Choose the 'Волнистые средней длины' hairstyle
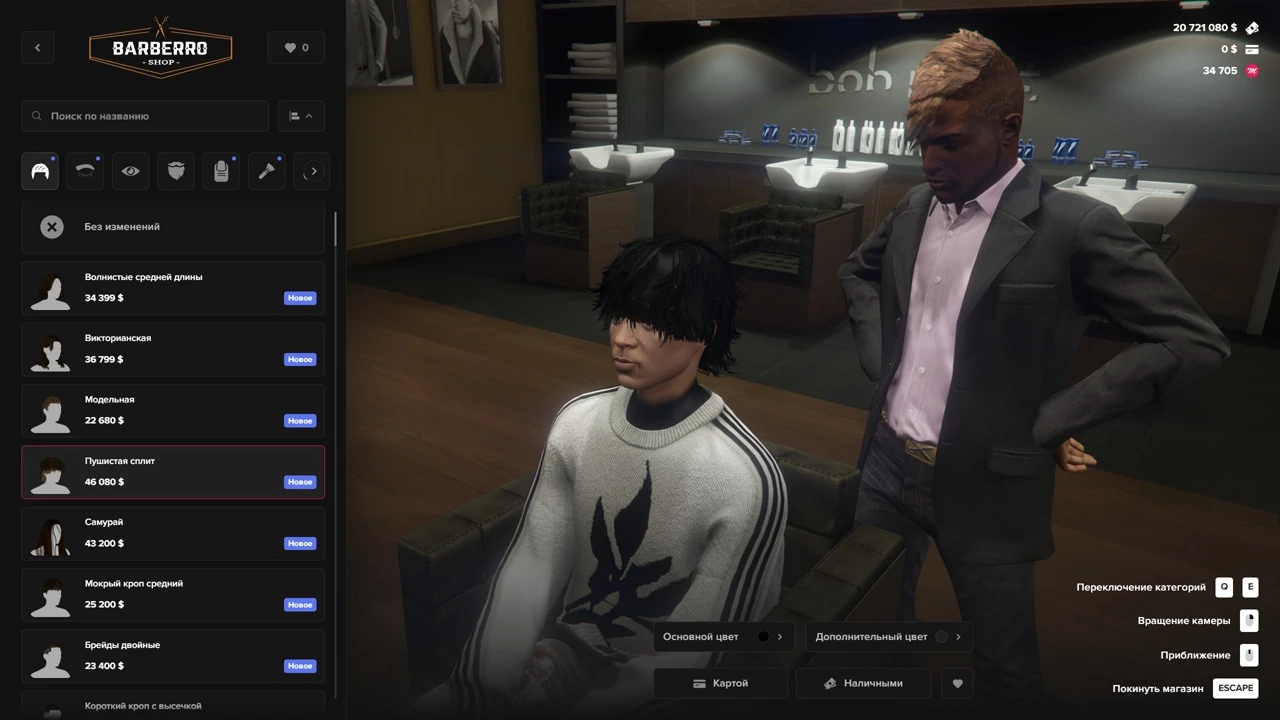 click(173, 288)
